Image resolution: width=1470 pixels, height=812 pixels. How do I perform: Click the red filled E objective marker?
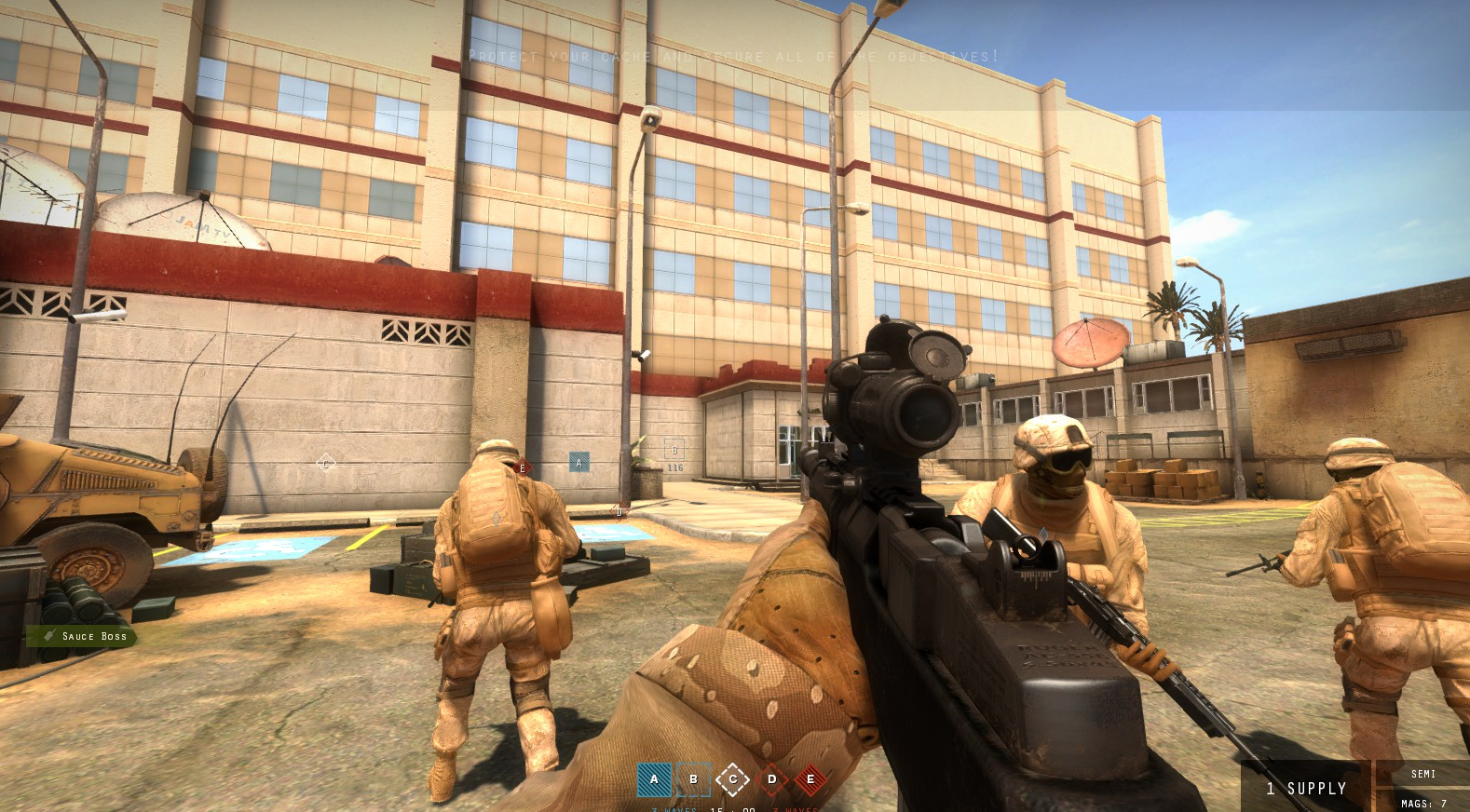811,779
